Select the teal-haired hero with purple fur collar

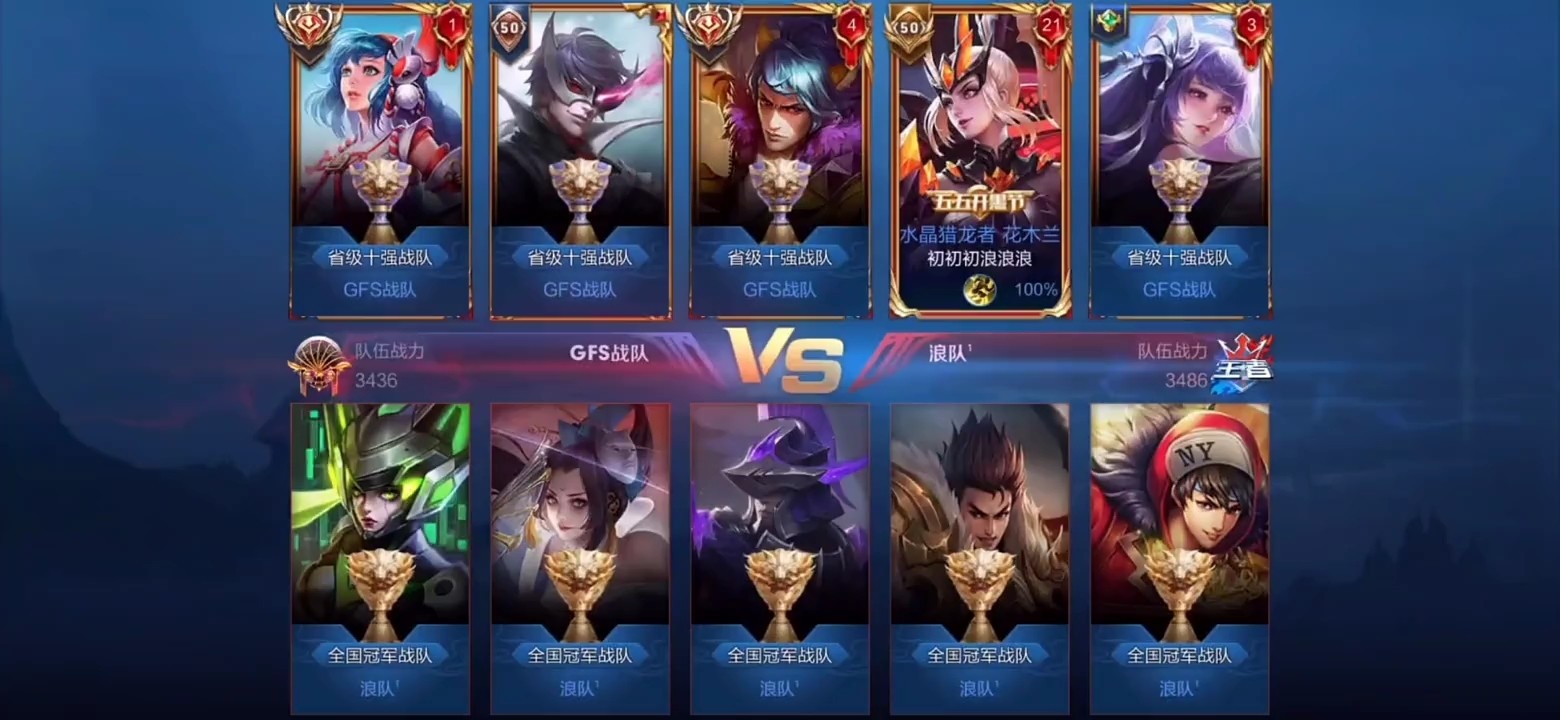[x=780, y=160]
